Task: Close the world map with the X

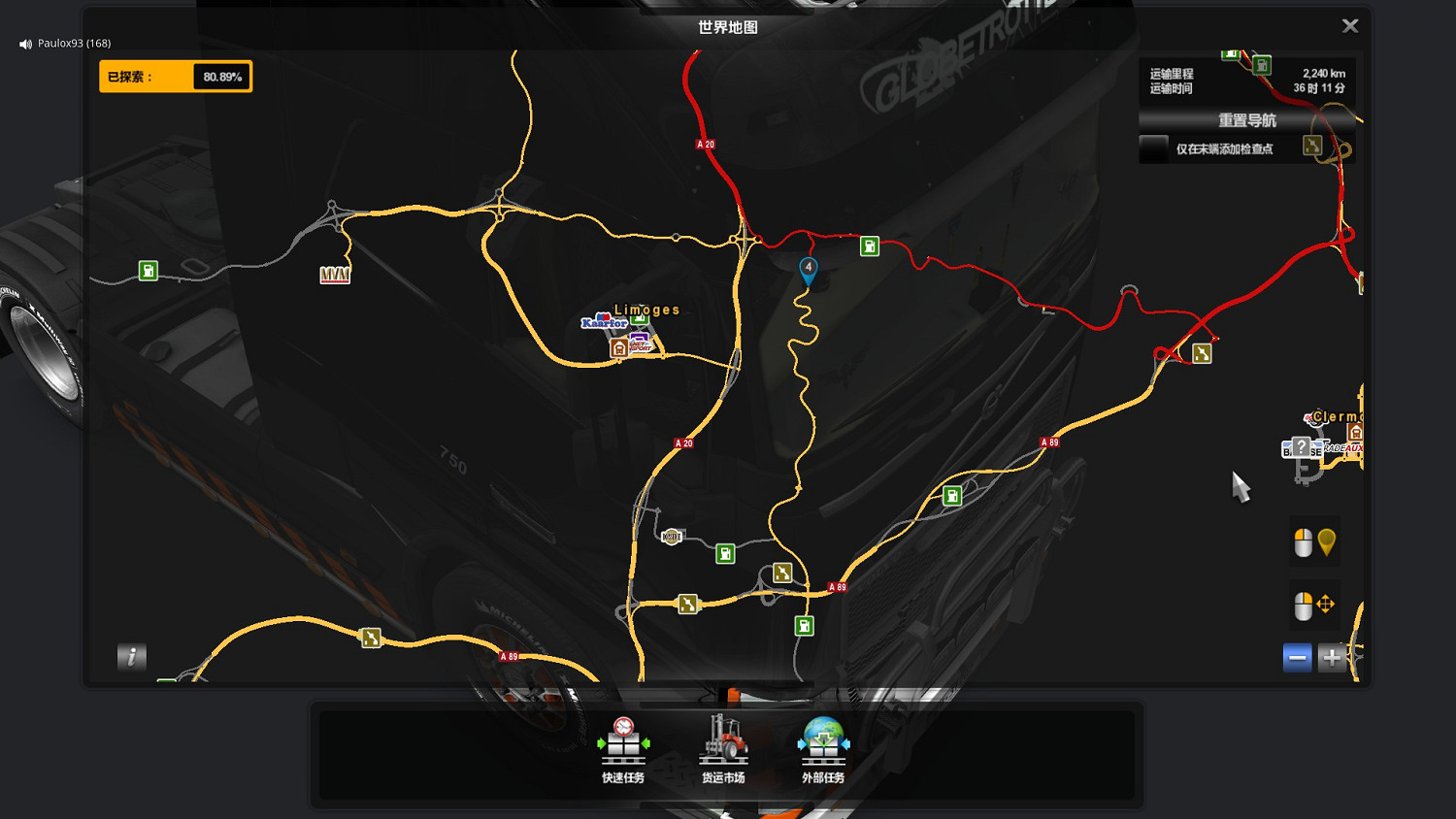Action: pos(1350,25)
